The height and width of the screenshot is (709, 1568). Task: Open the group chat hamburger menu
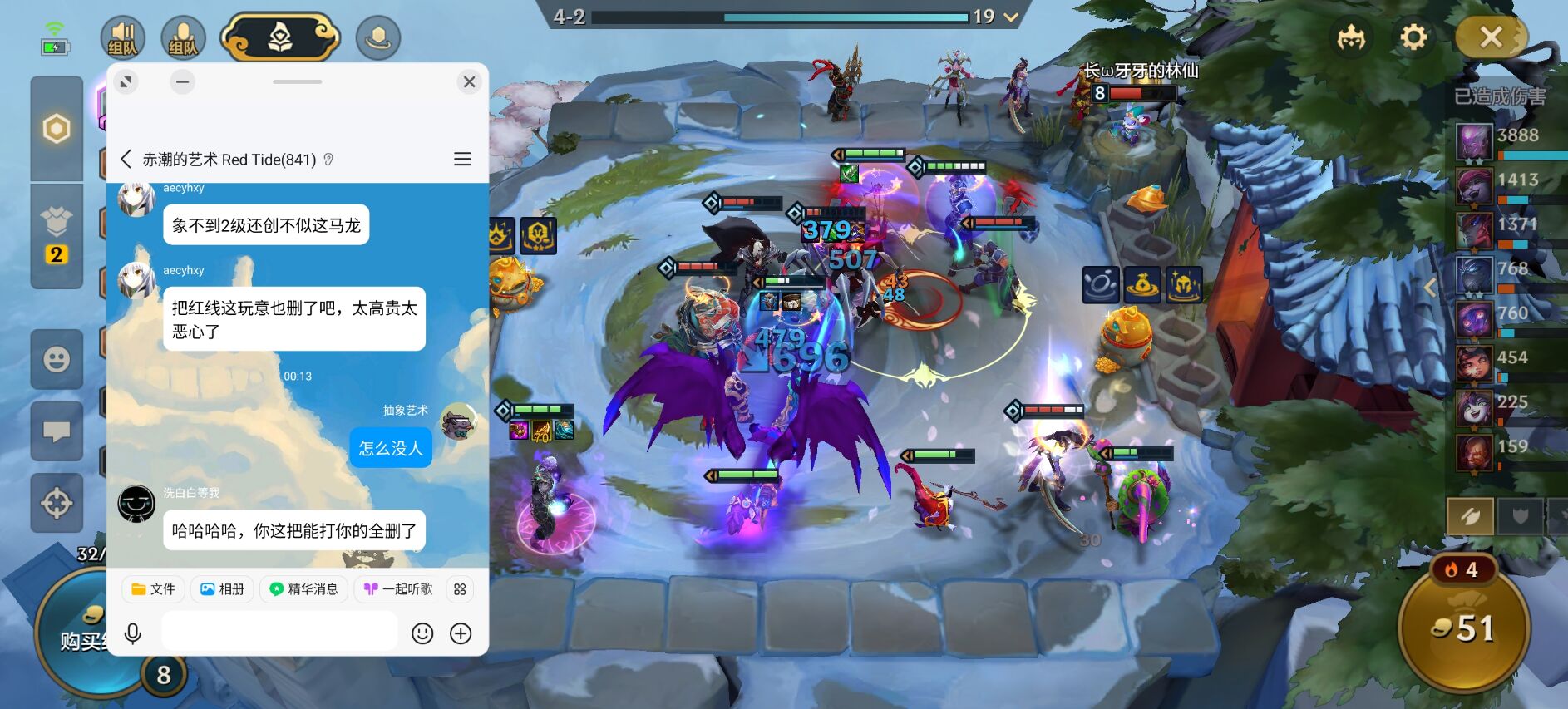tap(462, 159)
